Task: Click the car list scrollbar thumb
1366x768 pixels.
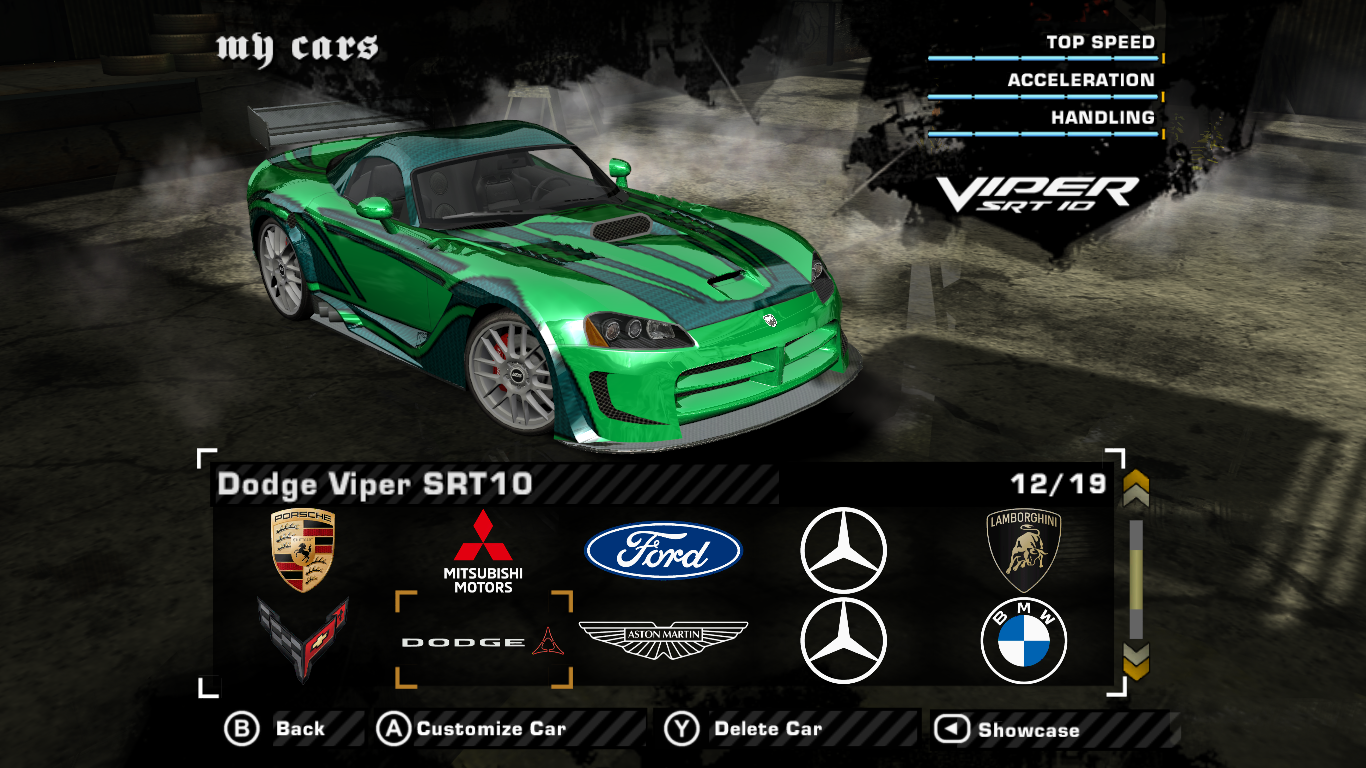Action: [x=1136, y=580]
